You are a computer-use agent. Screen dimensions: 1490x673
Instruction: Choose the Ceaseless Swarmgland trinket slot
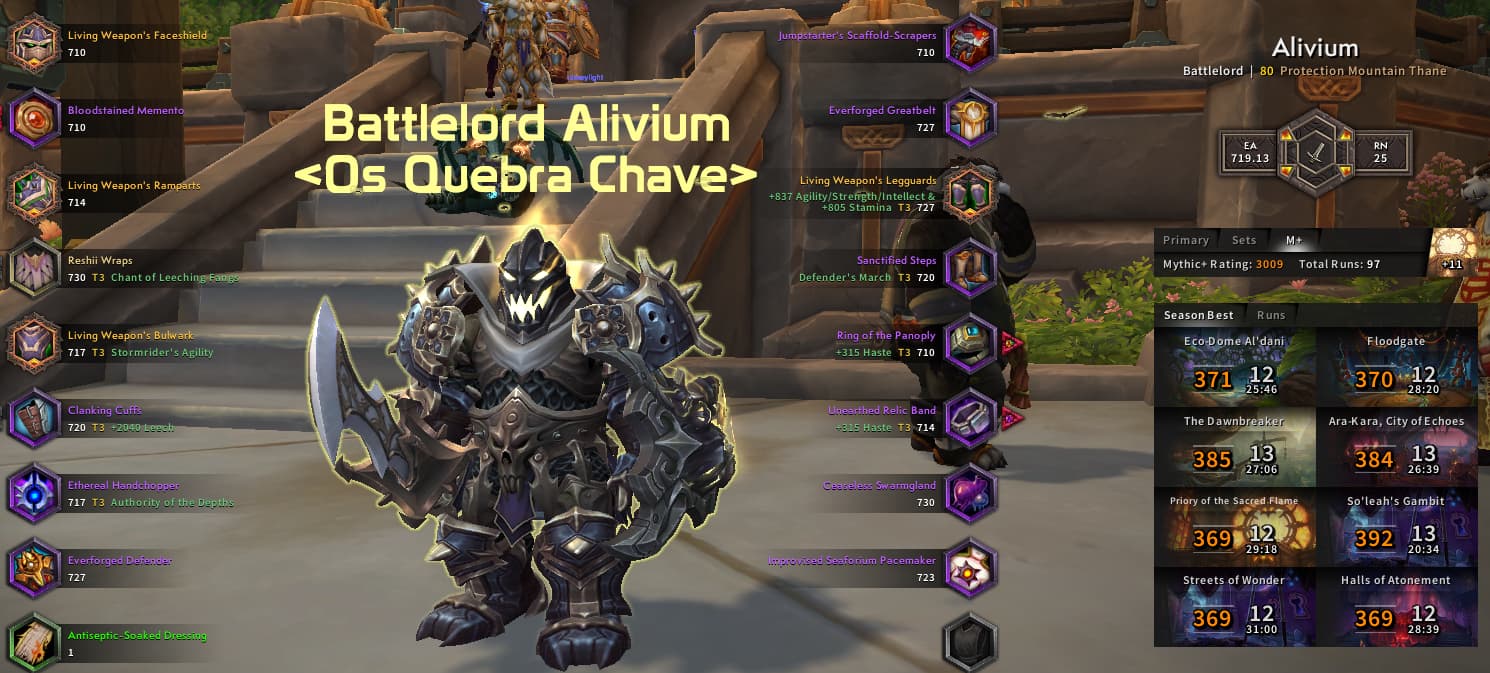click(x=970, y=494)
